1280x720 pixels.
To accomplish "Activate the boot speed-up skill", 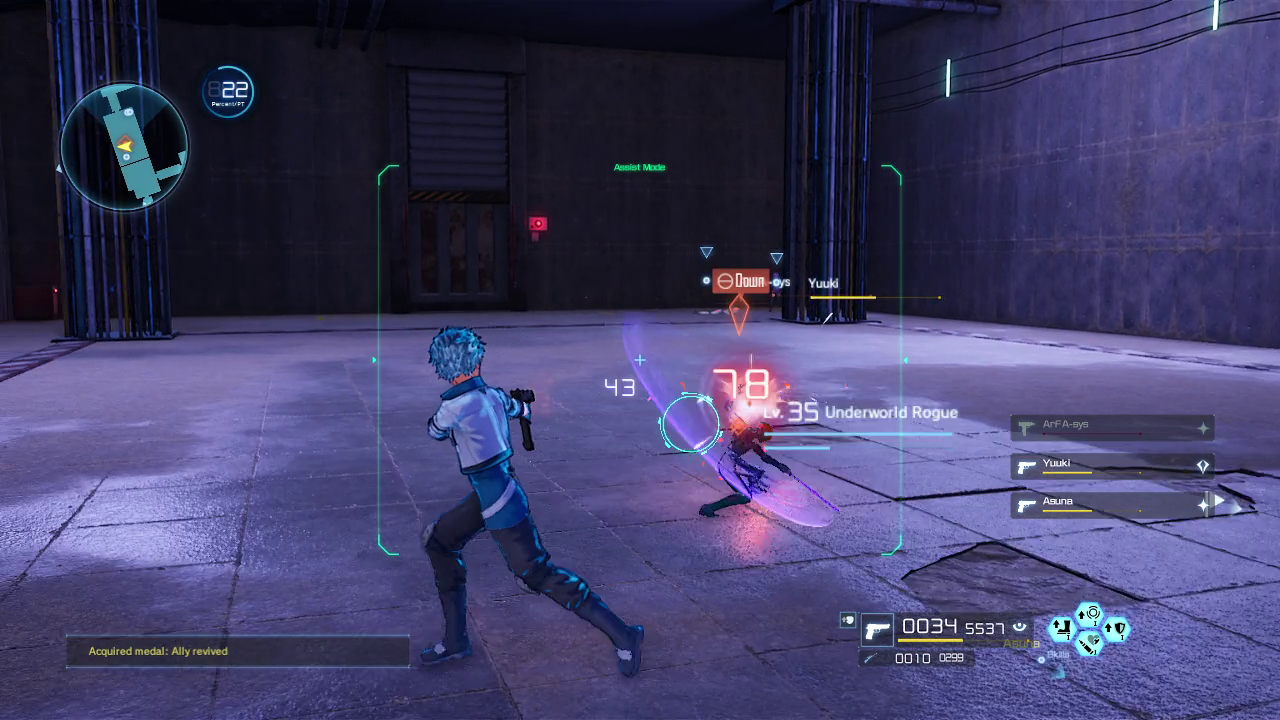I will click(x=1062, y=630).
